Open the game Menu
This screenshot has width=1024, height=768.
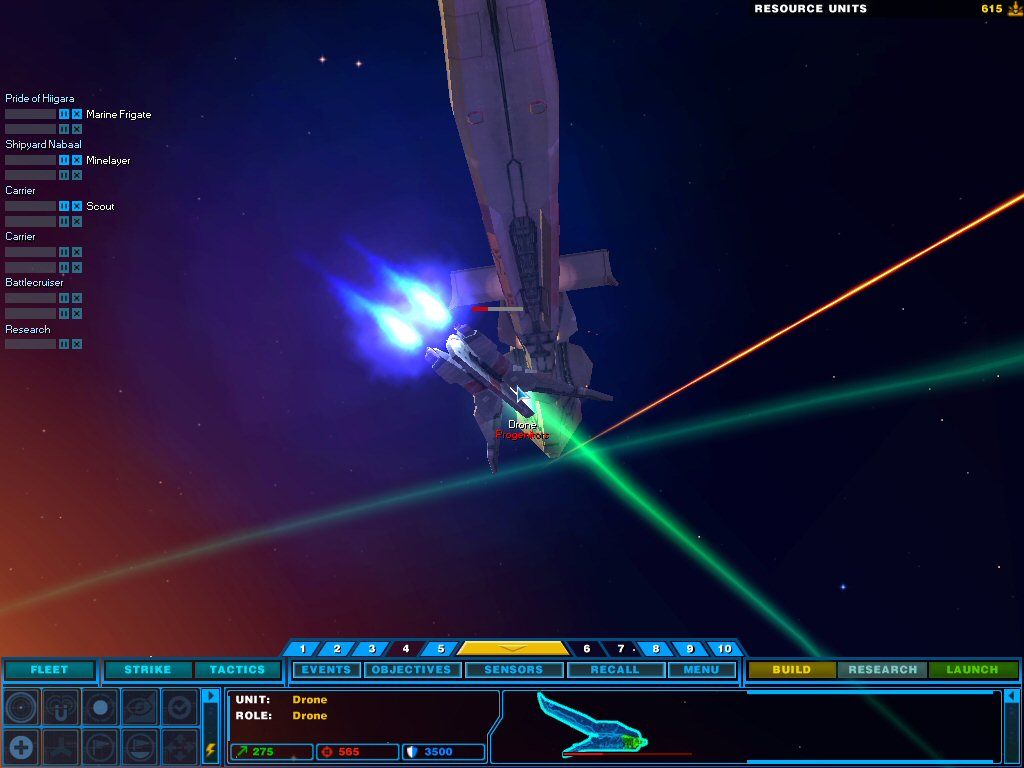[x=701, y=670]
